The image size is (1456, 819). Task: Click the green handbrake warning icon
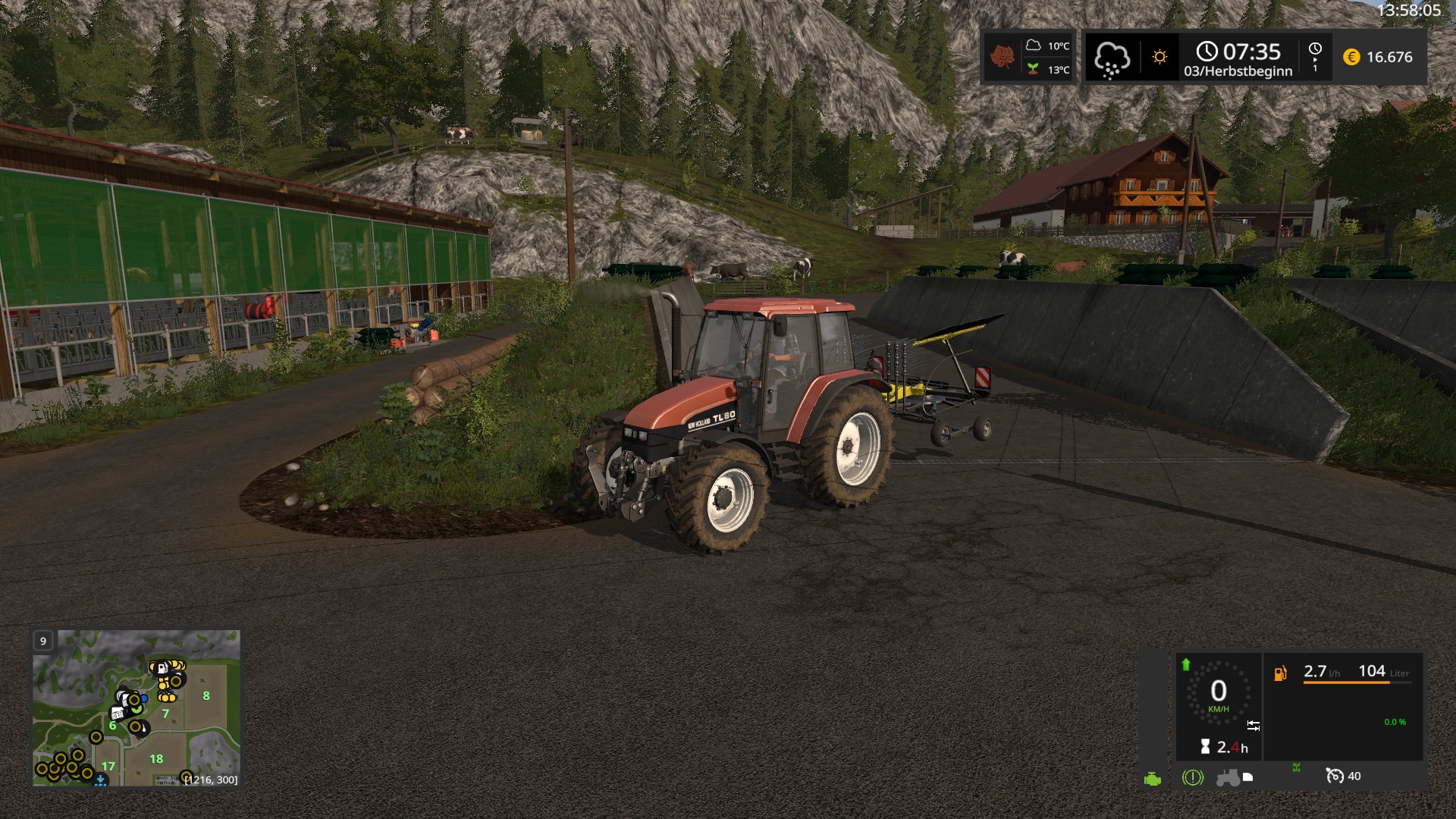(x=1192, y=777)
